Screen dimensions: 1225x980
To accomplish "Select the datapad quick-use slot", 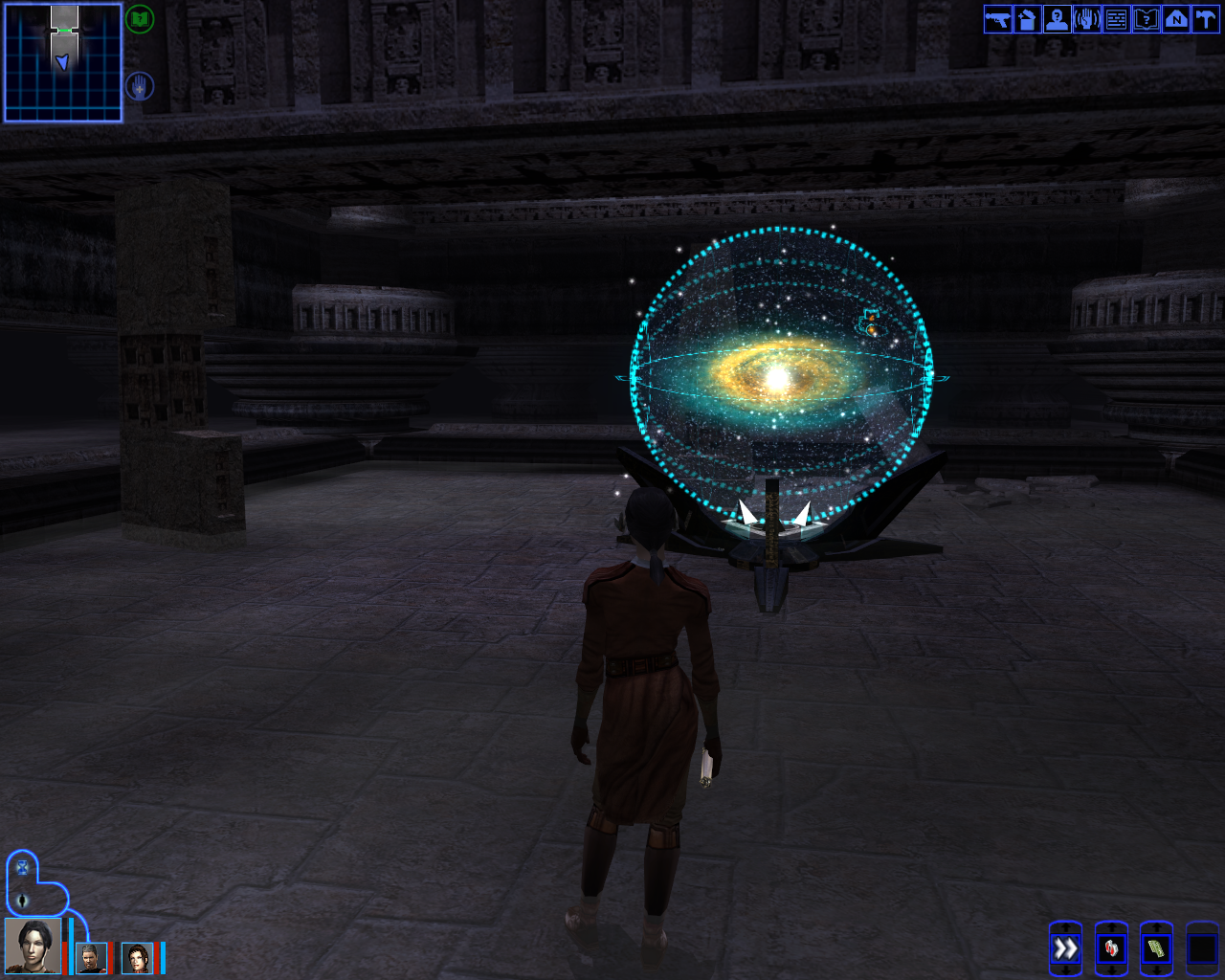I will point(1158,949).
